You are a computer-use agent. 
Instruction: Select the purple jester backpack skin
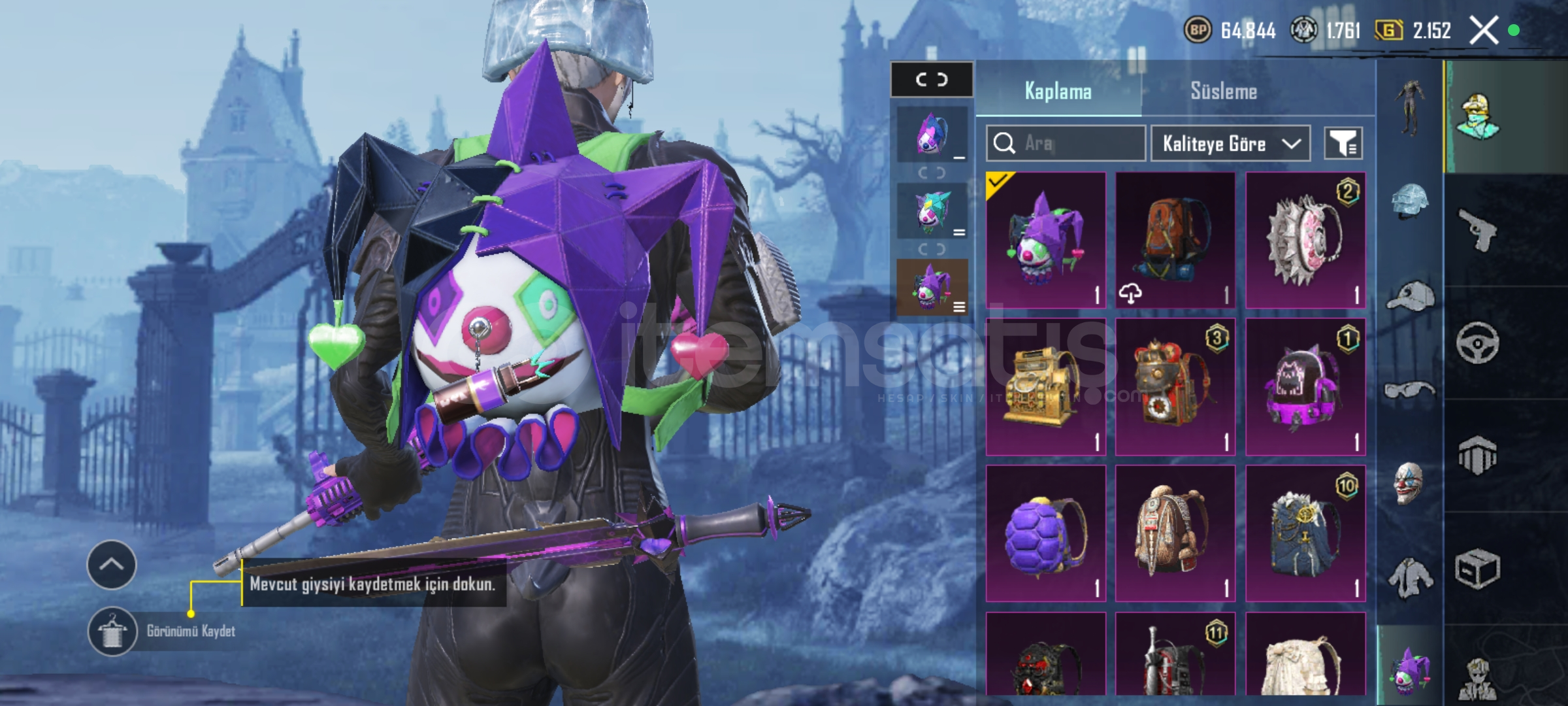(x=1045, y=240)
